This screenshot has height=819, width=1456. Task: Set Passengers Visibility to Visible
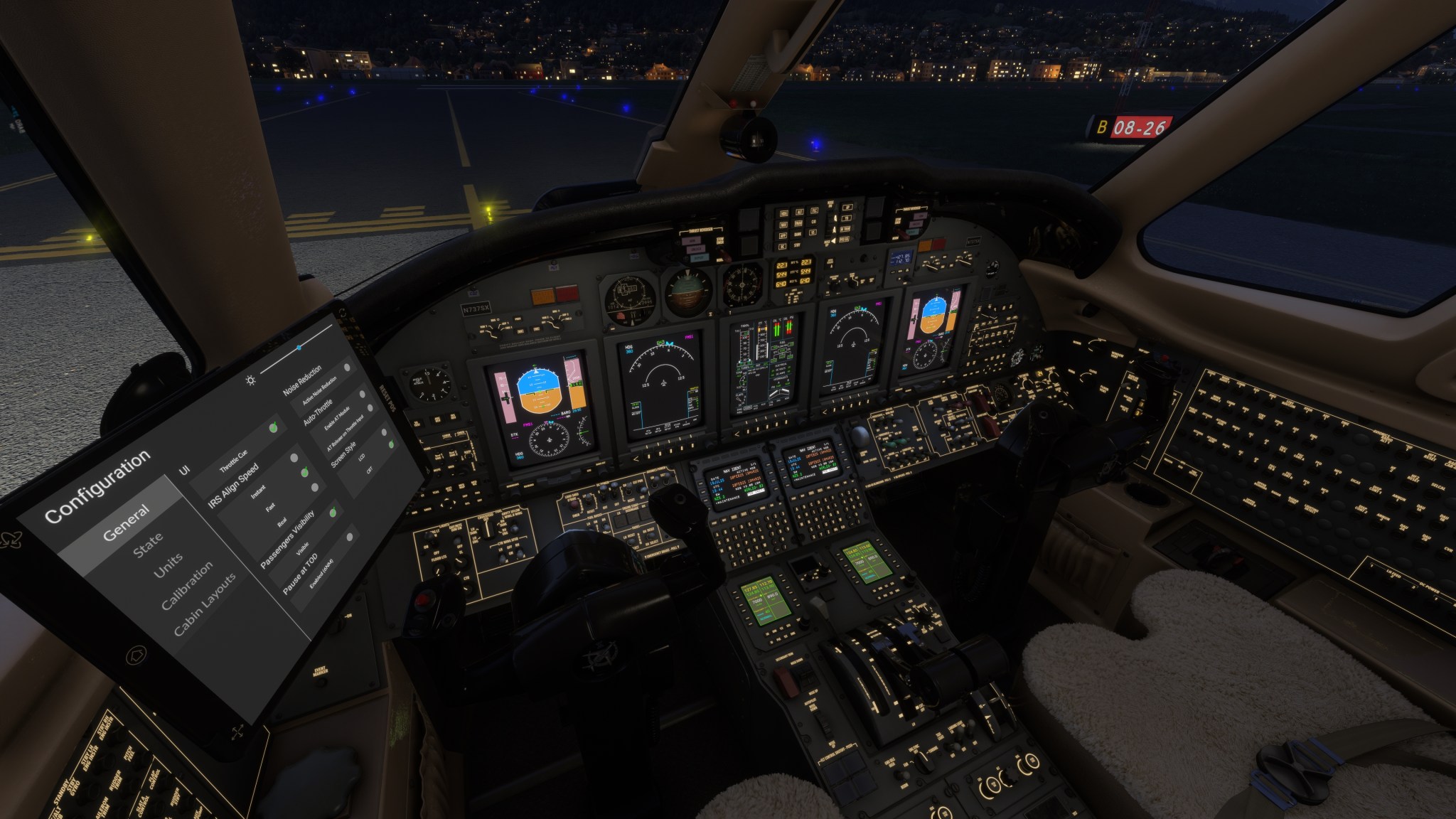click(x=332, y=513)
